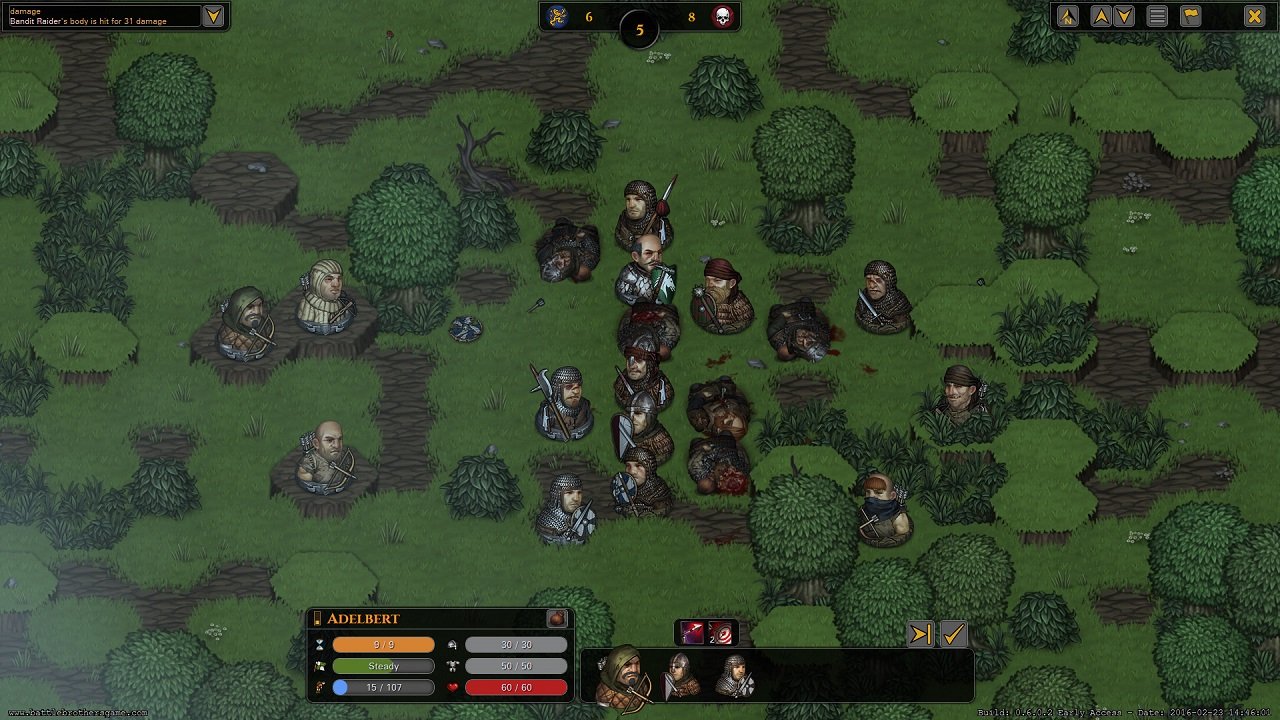
Task: Open the menu with the three-line button
Action: pyautogui.click(x=1157, y=15)
